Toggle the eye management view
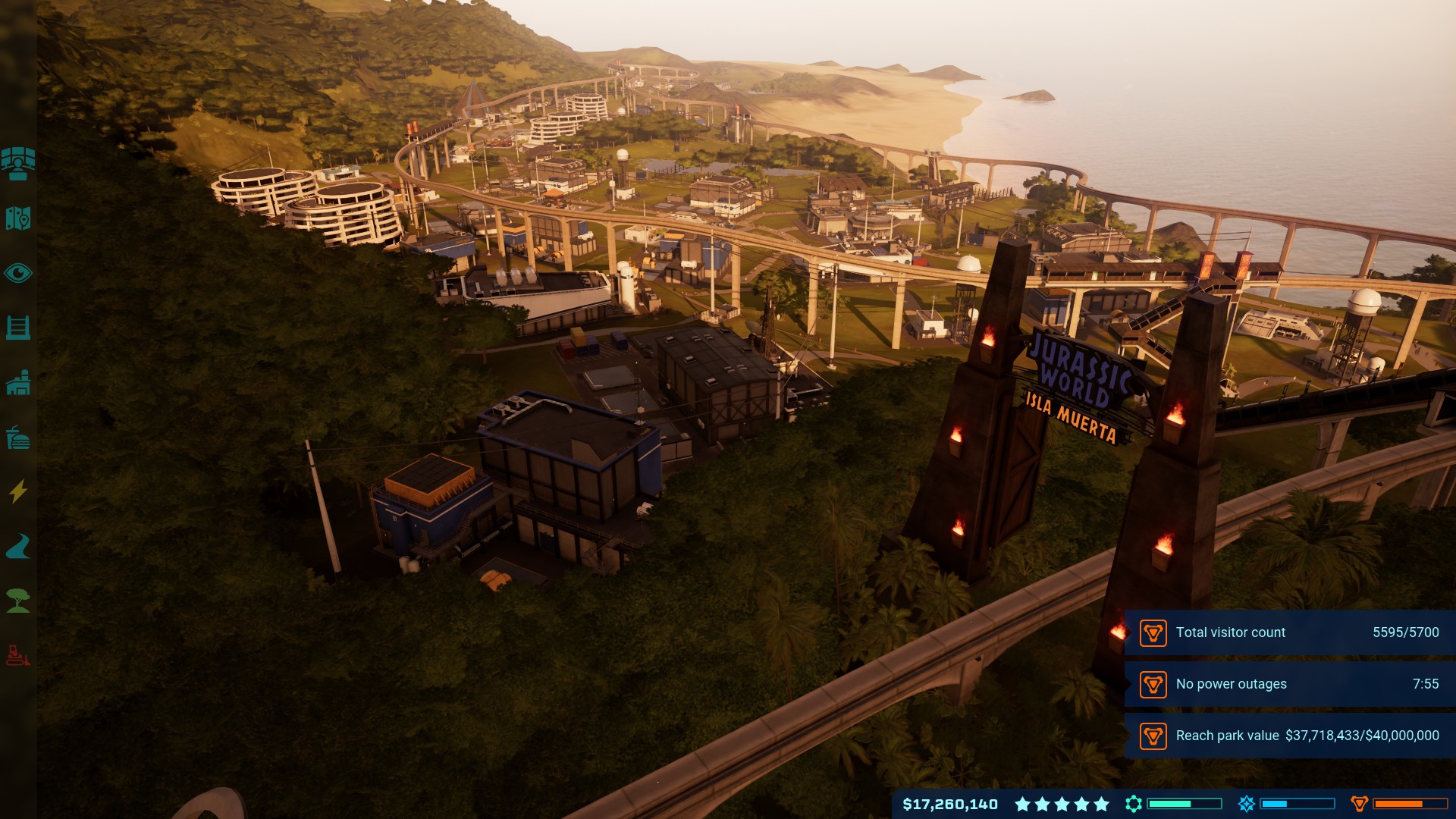Viewport: 1456px width, 819px height. pos(18,273)
